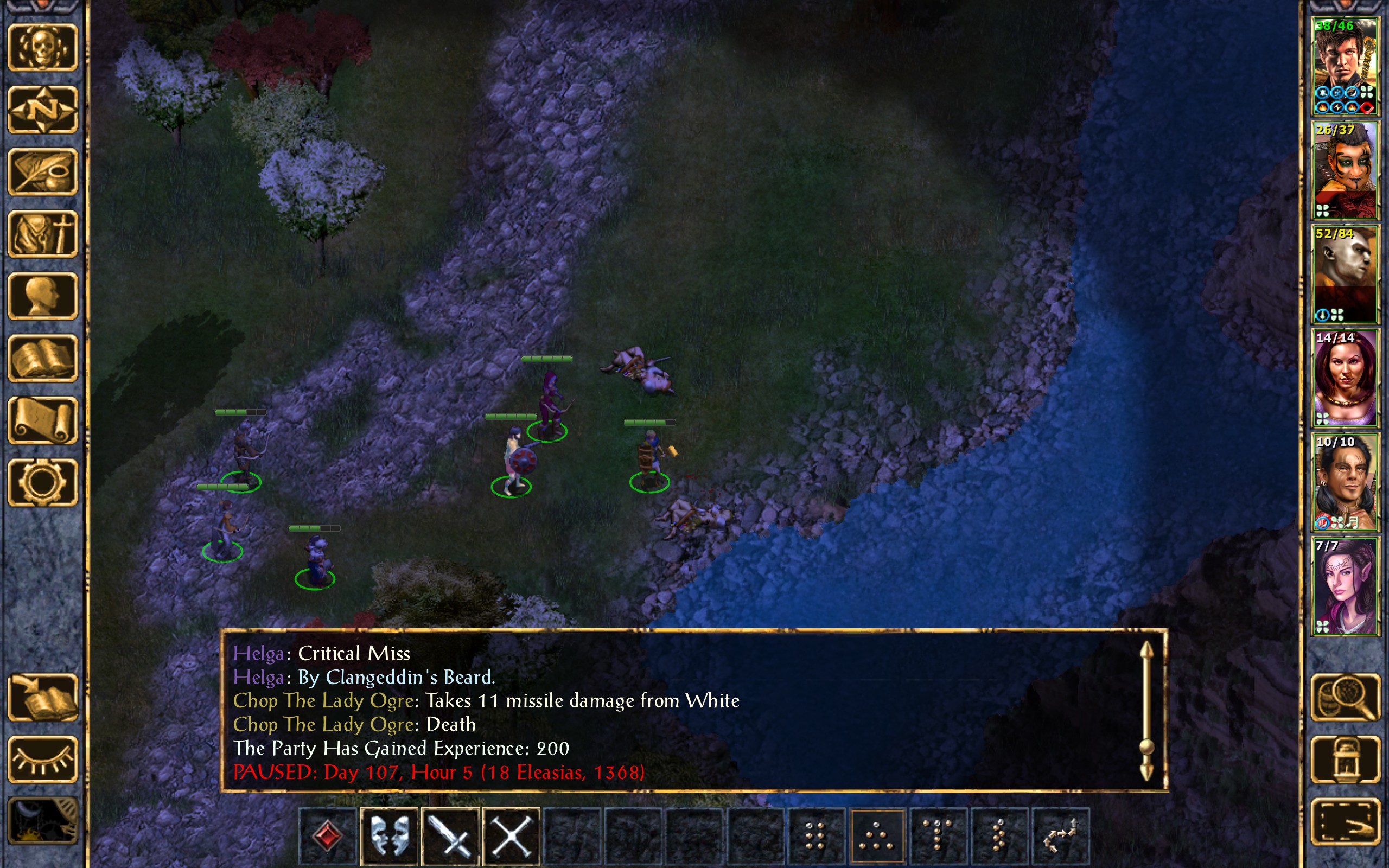Screen dimensions: 1389x868
Task: Choose the talk action with the masks icon
Action: [389, 835]
